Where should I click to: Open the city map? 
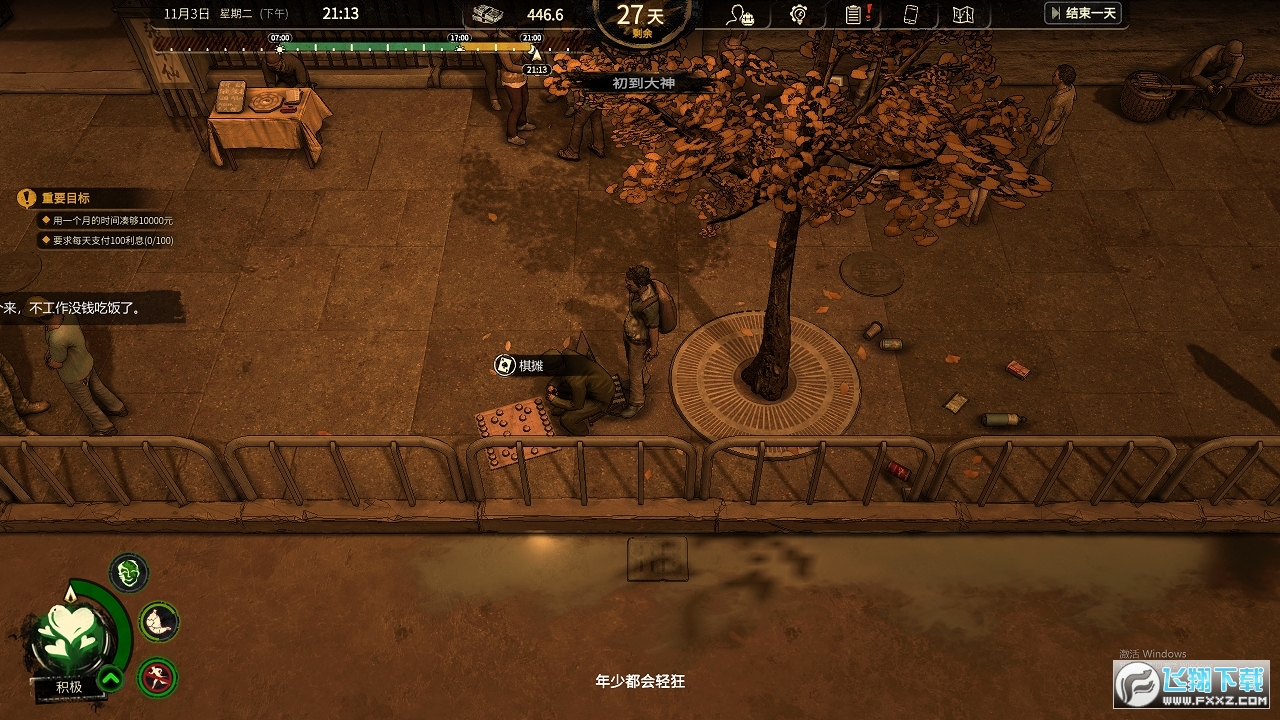(963, 15)
